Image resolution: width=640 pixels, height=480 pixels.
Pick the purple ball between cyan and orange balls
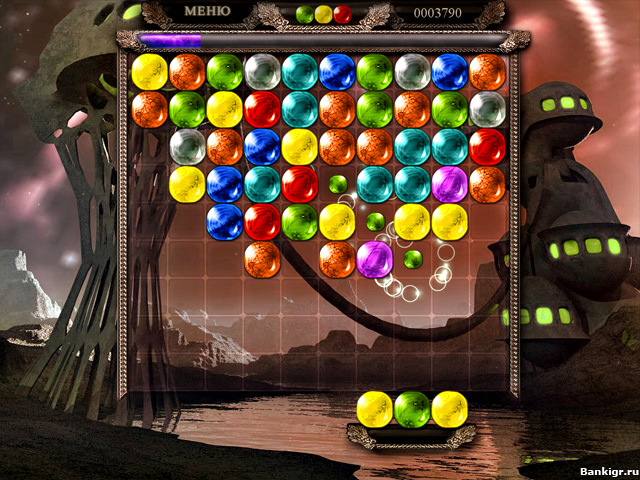tap(450, 184)
